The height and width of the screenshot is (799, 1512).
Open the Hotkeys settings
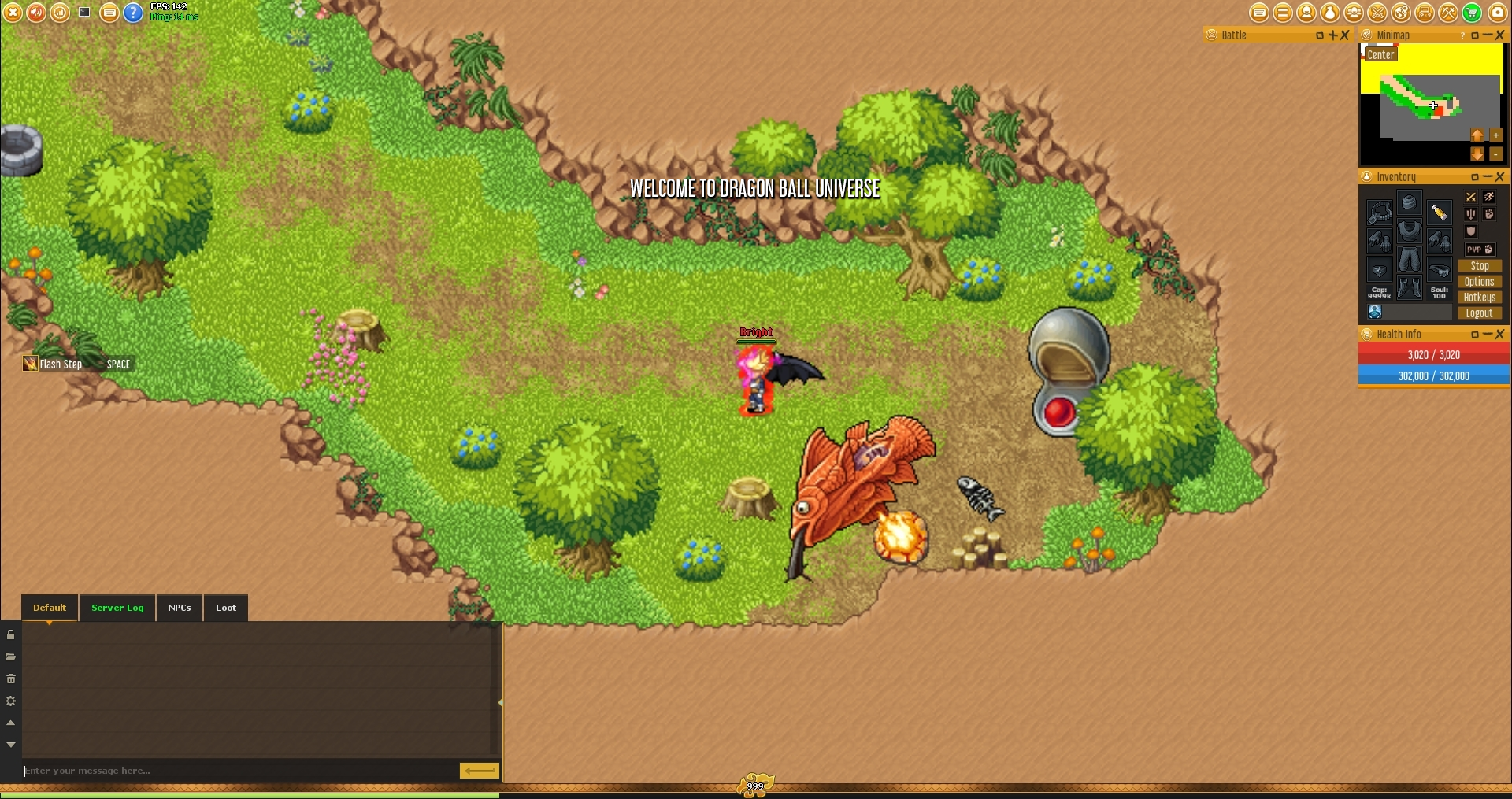point(1479,298)
